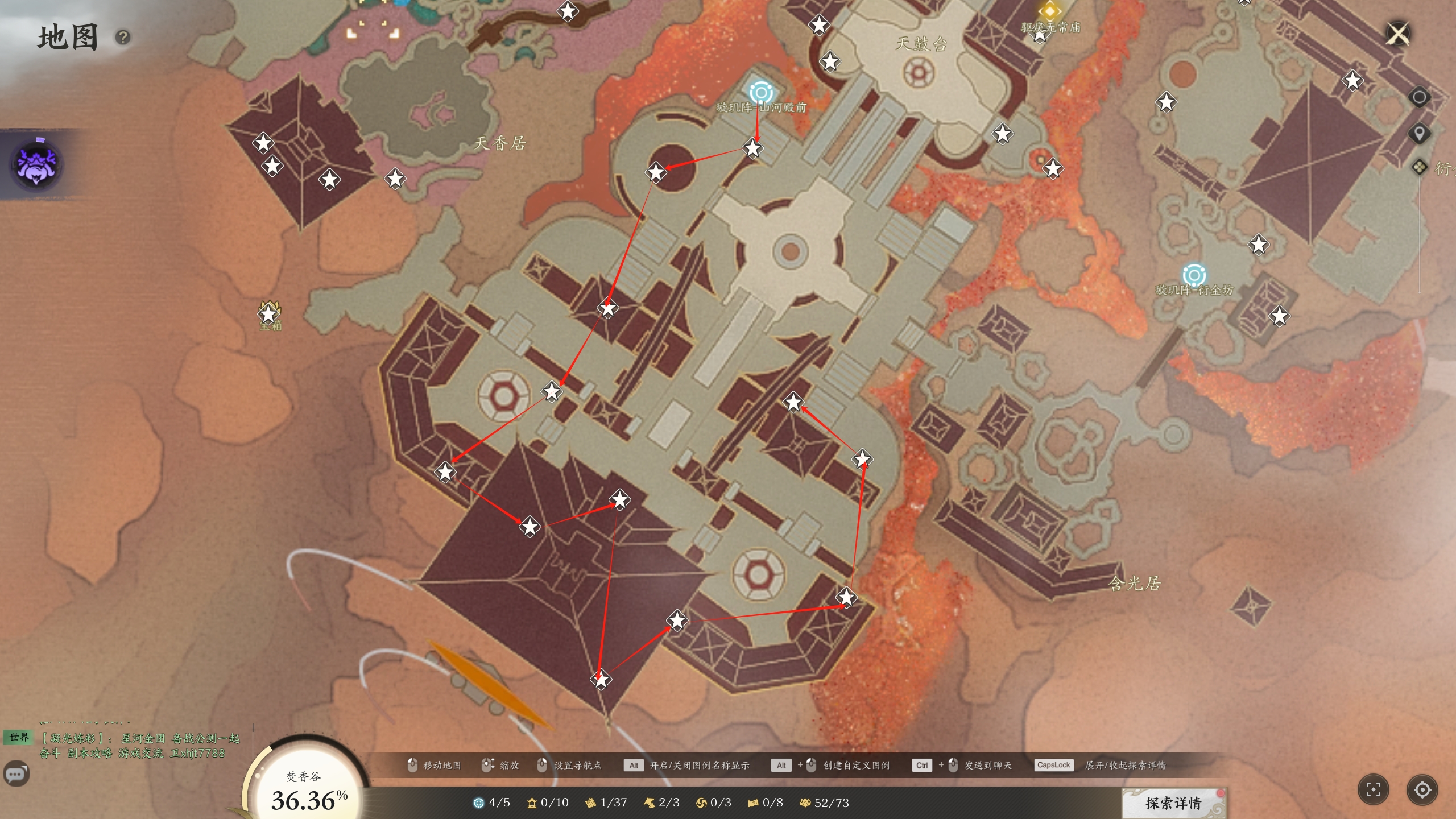The height and width of the screenshot is (819, 1456).
Task: Open the 探索详情 exploration details panel
Action: pos(1173,803)
